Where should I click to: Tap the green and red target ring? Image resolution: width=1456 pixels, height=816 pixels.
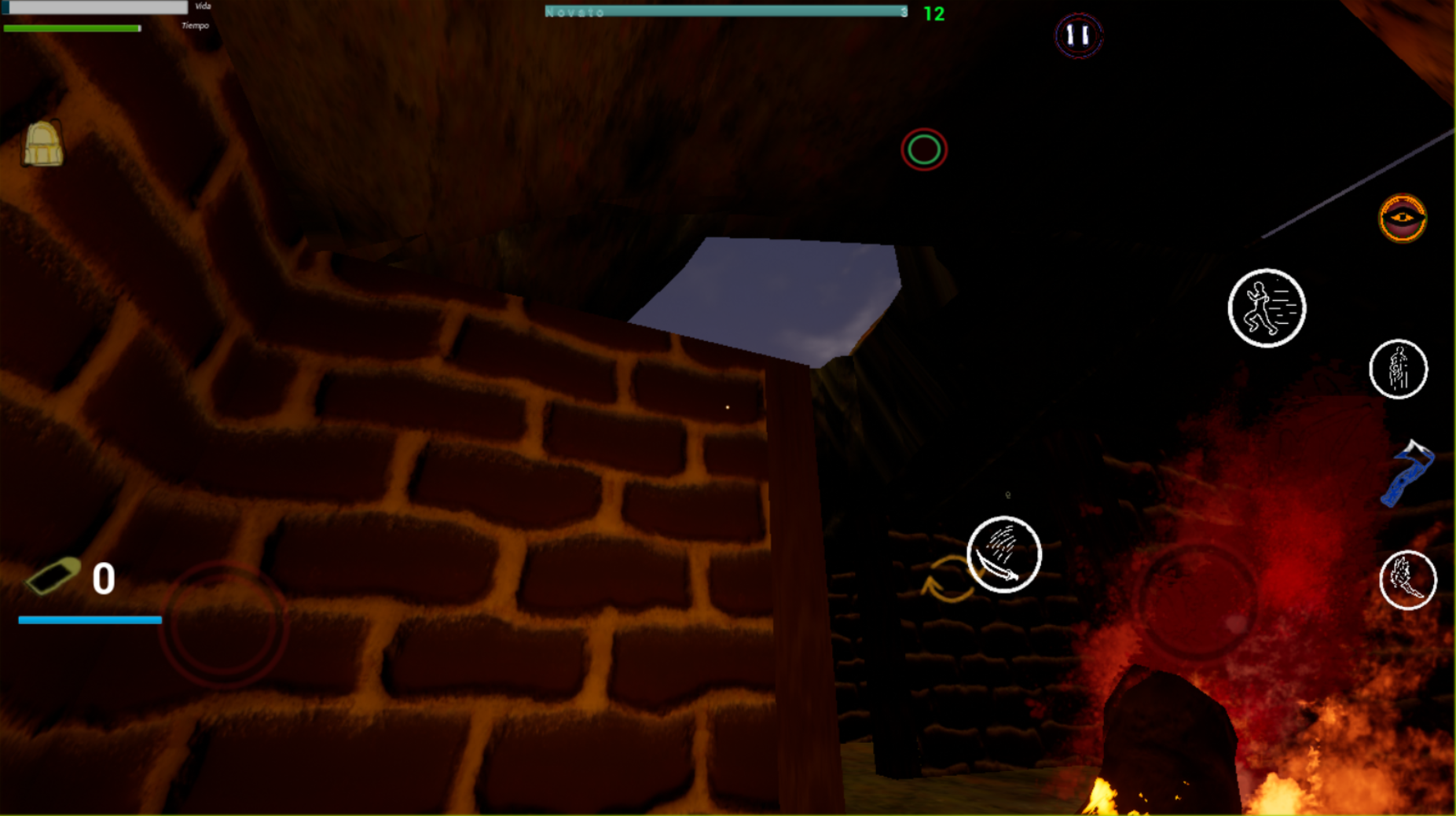point(924,149)
